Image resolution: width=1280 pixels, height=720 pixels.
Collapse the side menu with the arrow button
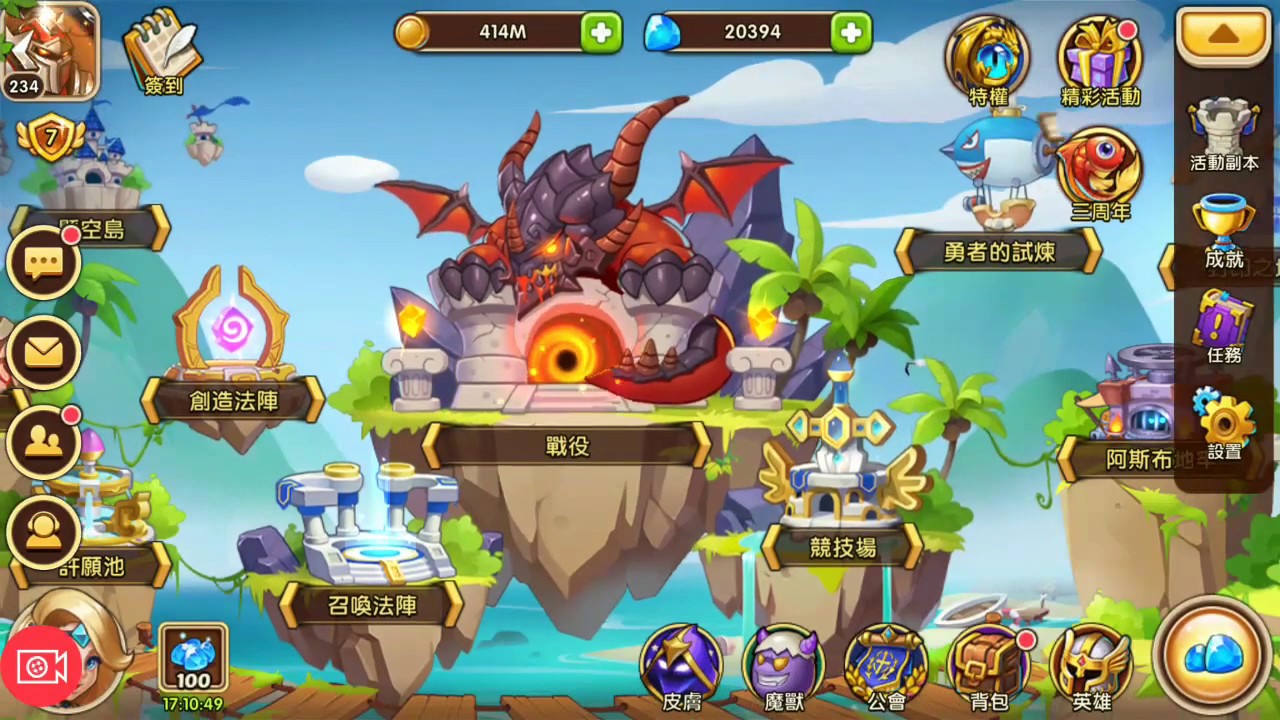(1223, 36)
